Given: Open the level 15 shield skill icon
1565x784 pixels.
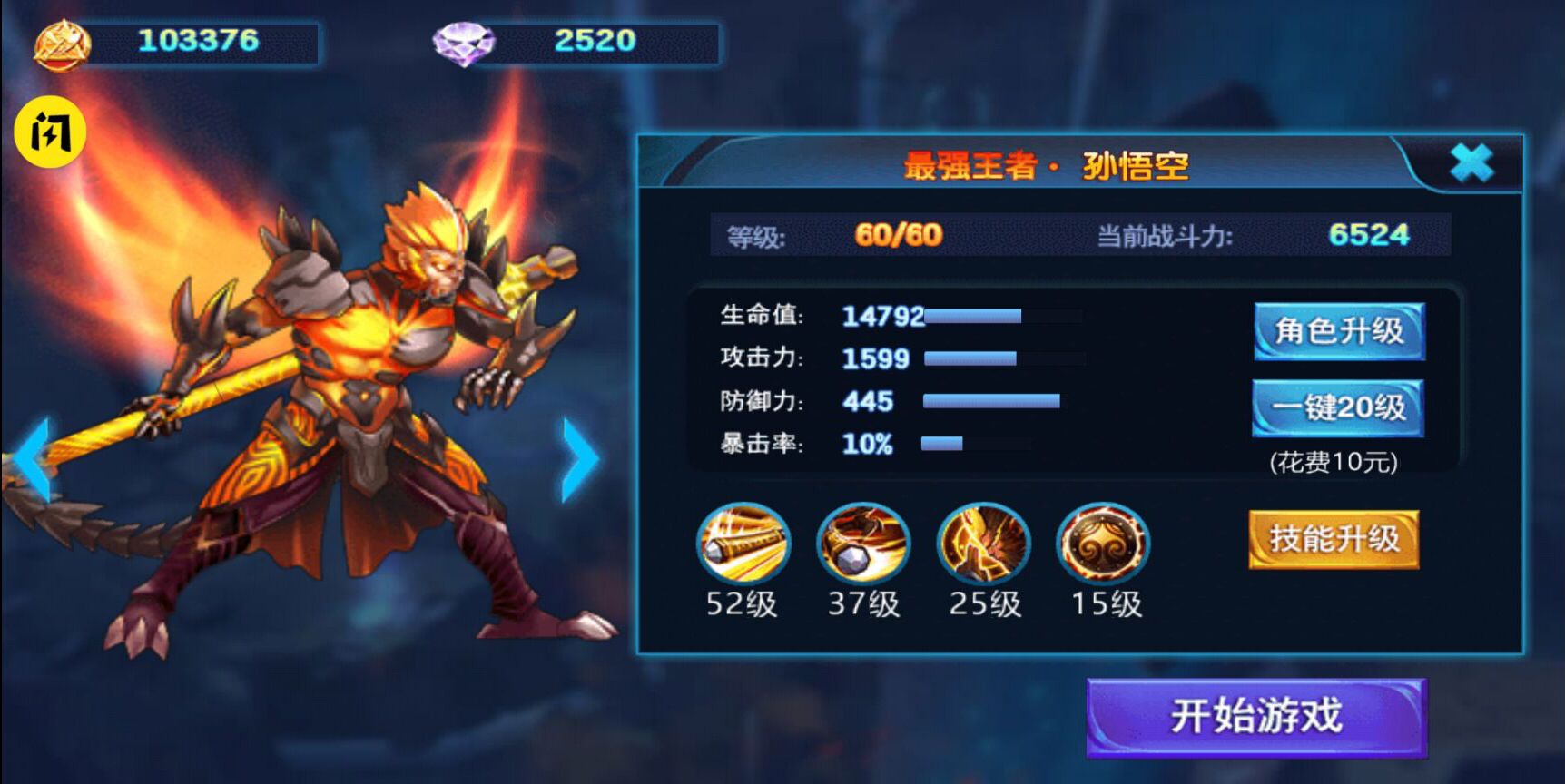Looking at the screenshot, I should pos(1103,543).
